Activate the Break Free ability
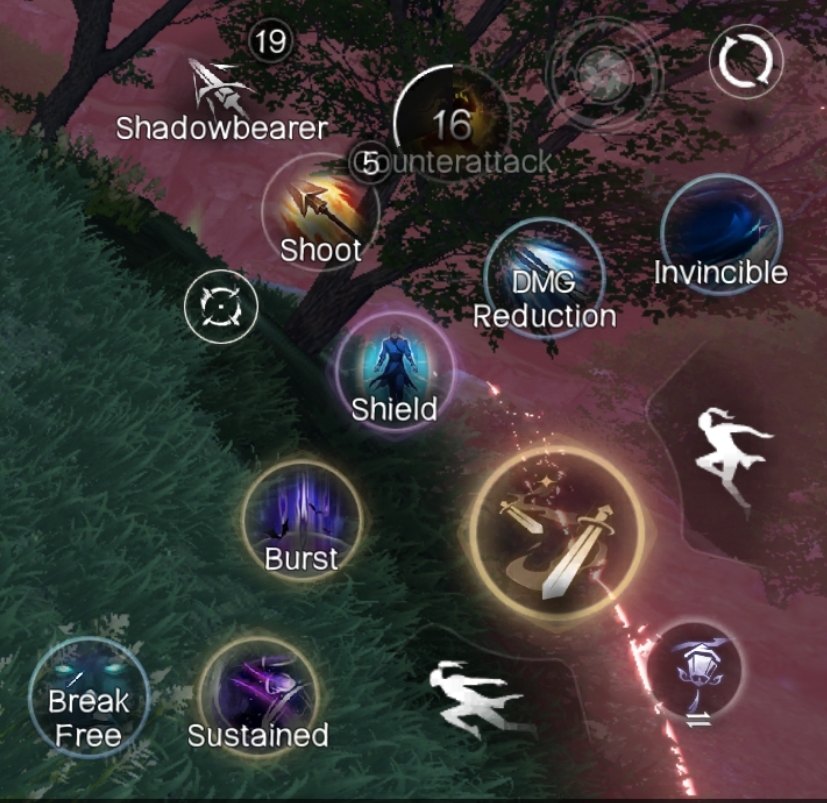The width and height of the screenshot is (827, 803). tap(88, 696)
